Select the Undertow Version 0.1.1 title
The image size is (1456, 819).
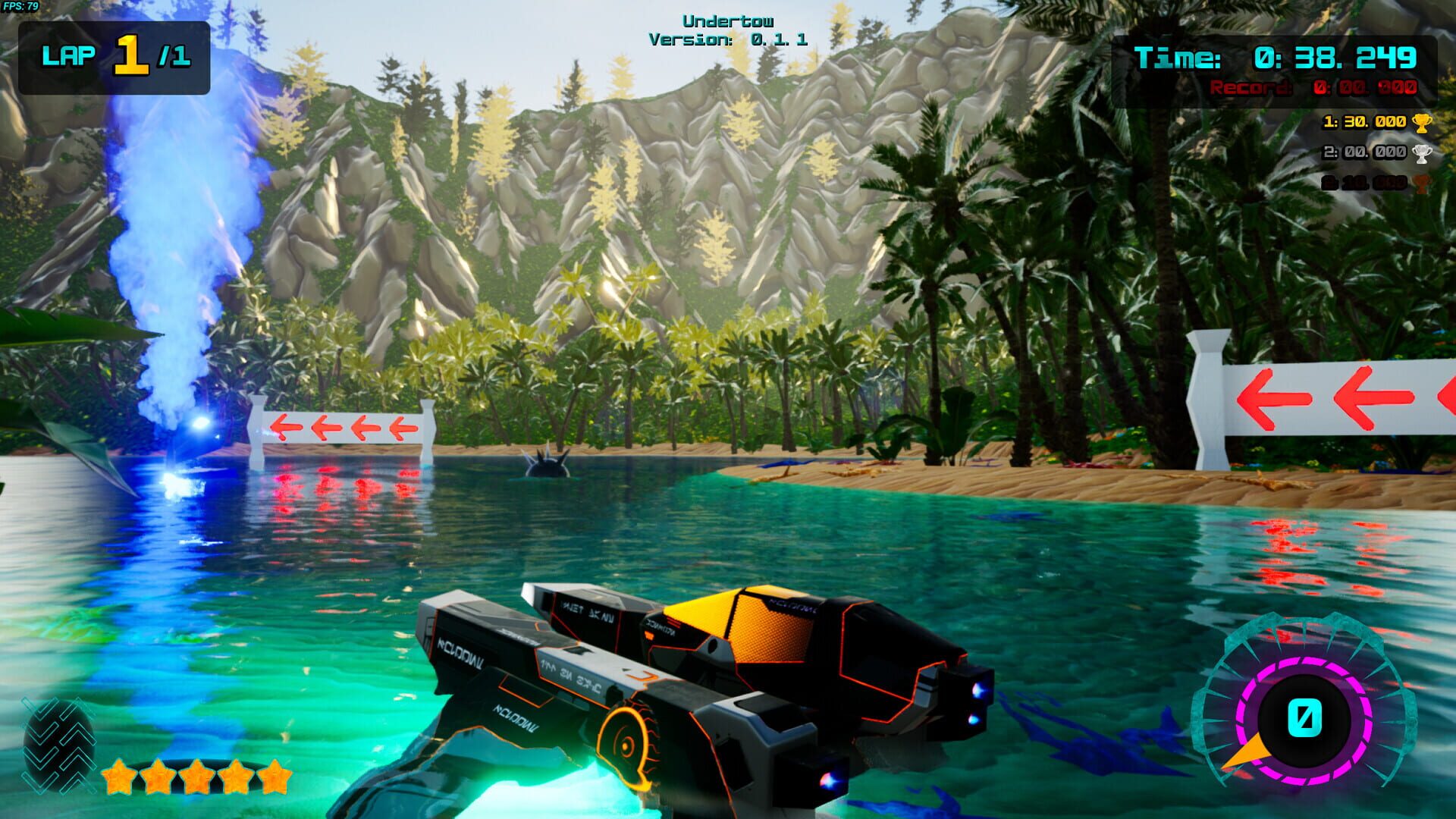coord(728,29)
